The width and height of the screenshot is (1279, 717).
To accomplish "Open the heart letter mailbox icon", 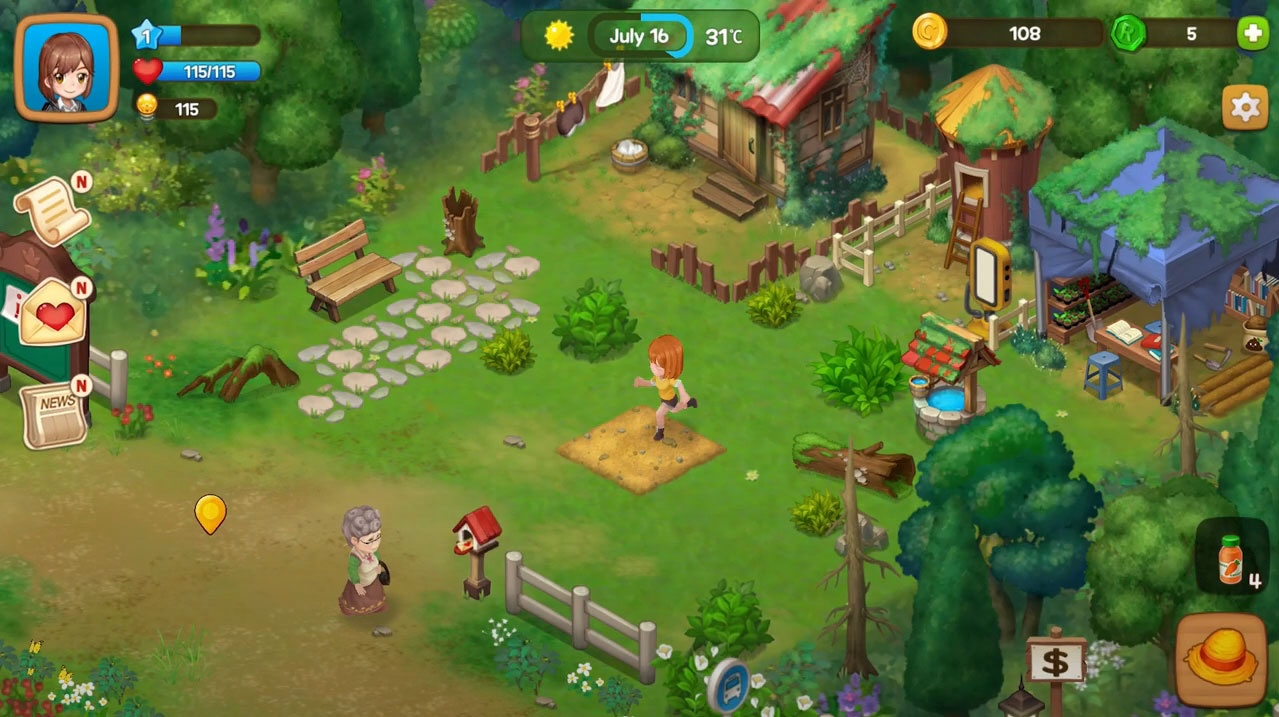I will 54,314.
